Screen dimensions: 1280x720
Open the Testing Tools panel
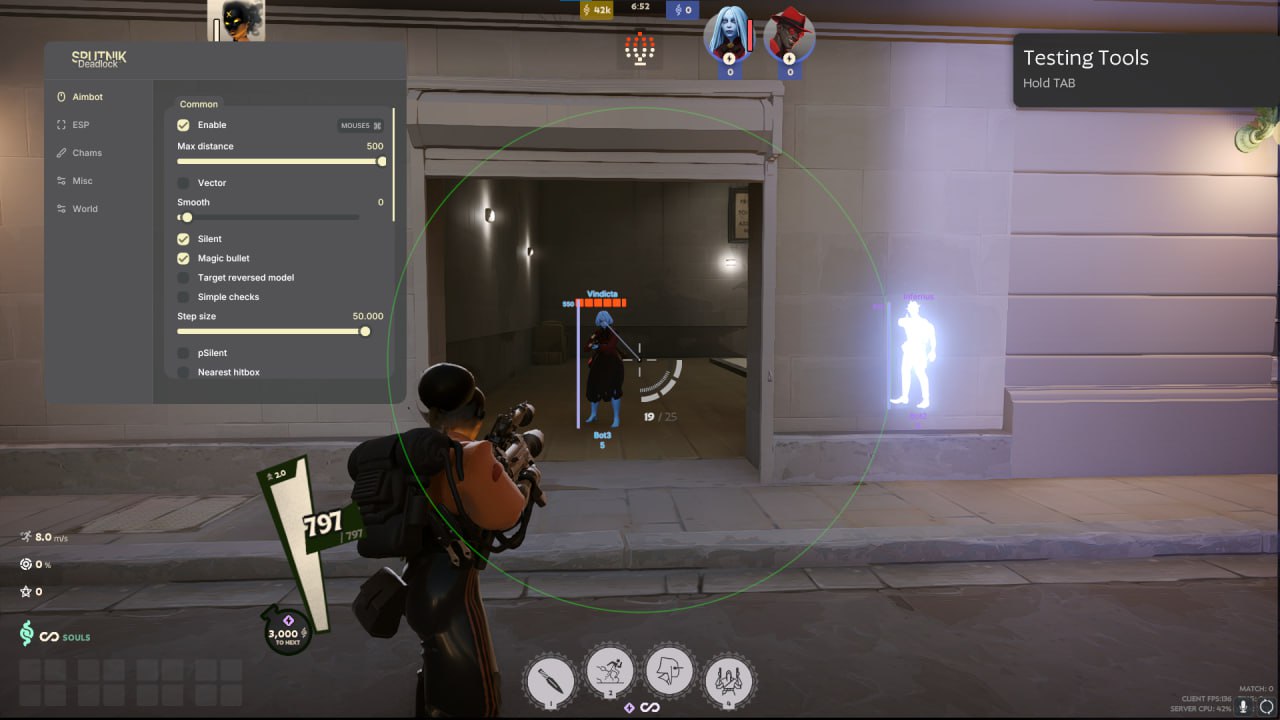[1146, 69]
